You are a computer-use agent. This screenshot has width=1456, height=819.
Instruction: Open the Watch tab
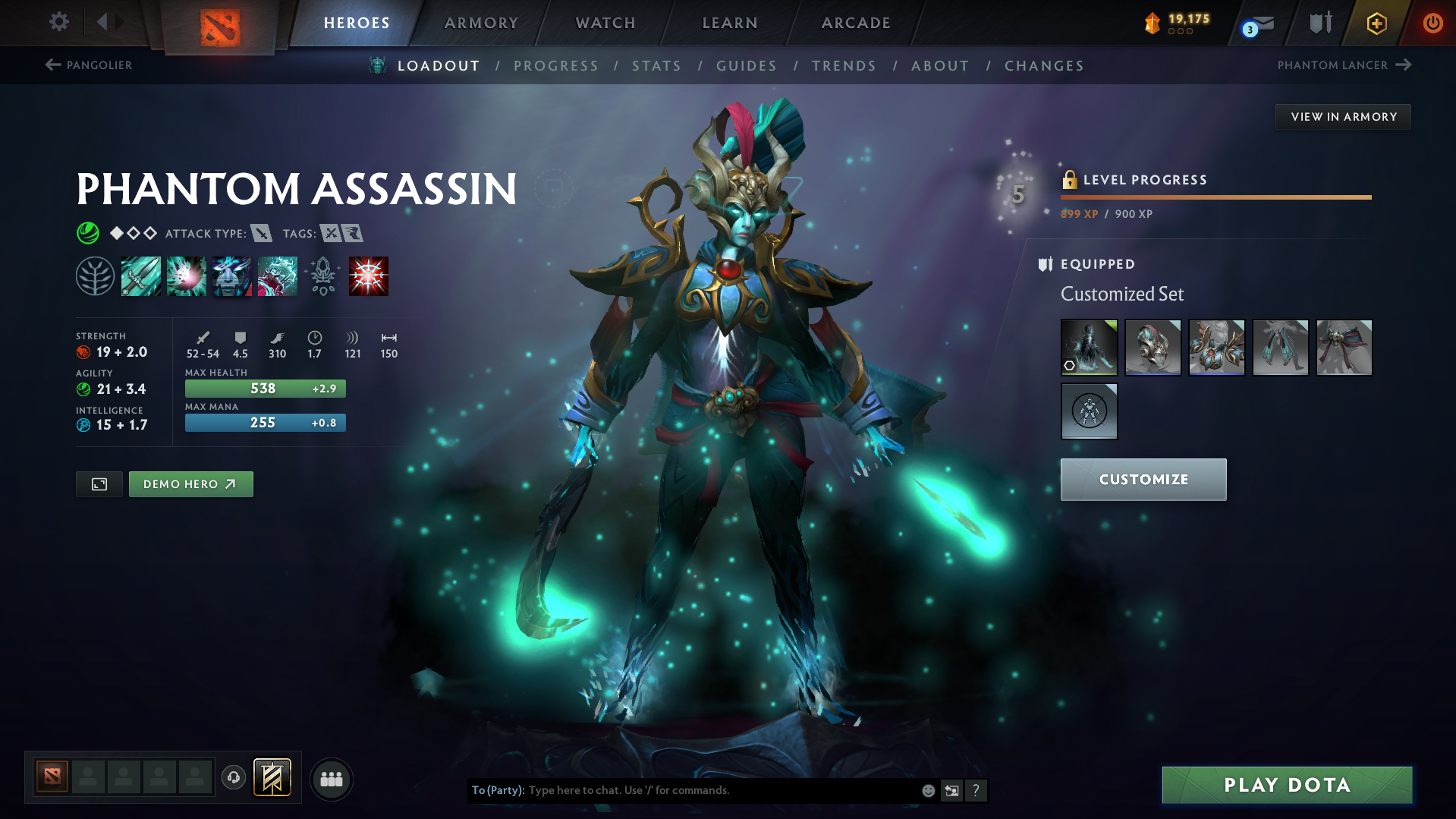[x=605, y=23]
